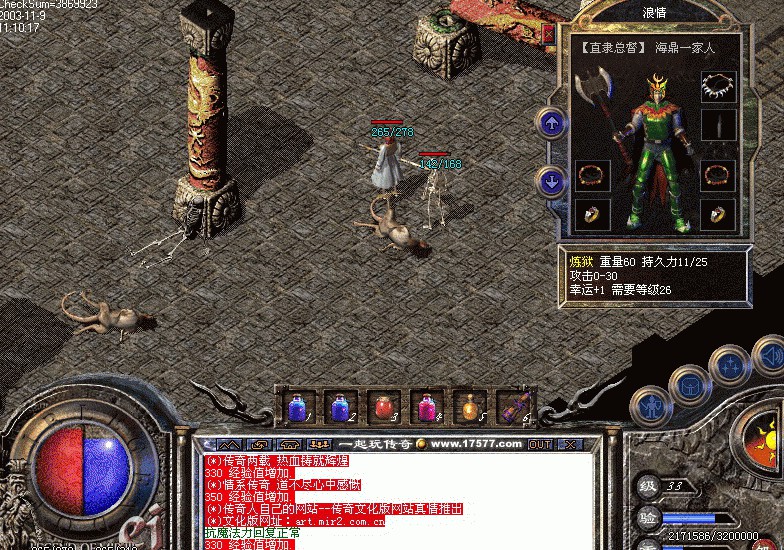
Task: Use the pink potion in belt slot 4
Action: (426, 407)
